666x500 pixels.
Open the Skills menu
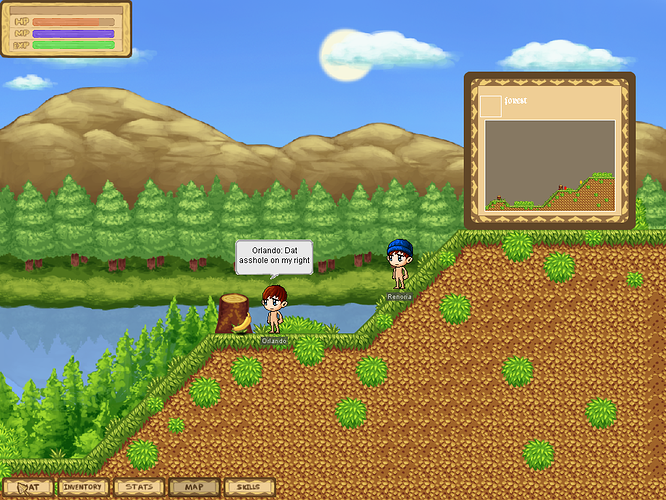[249, 487]
